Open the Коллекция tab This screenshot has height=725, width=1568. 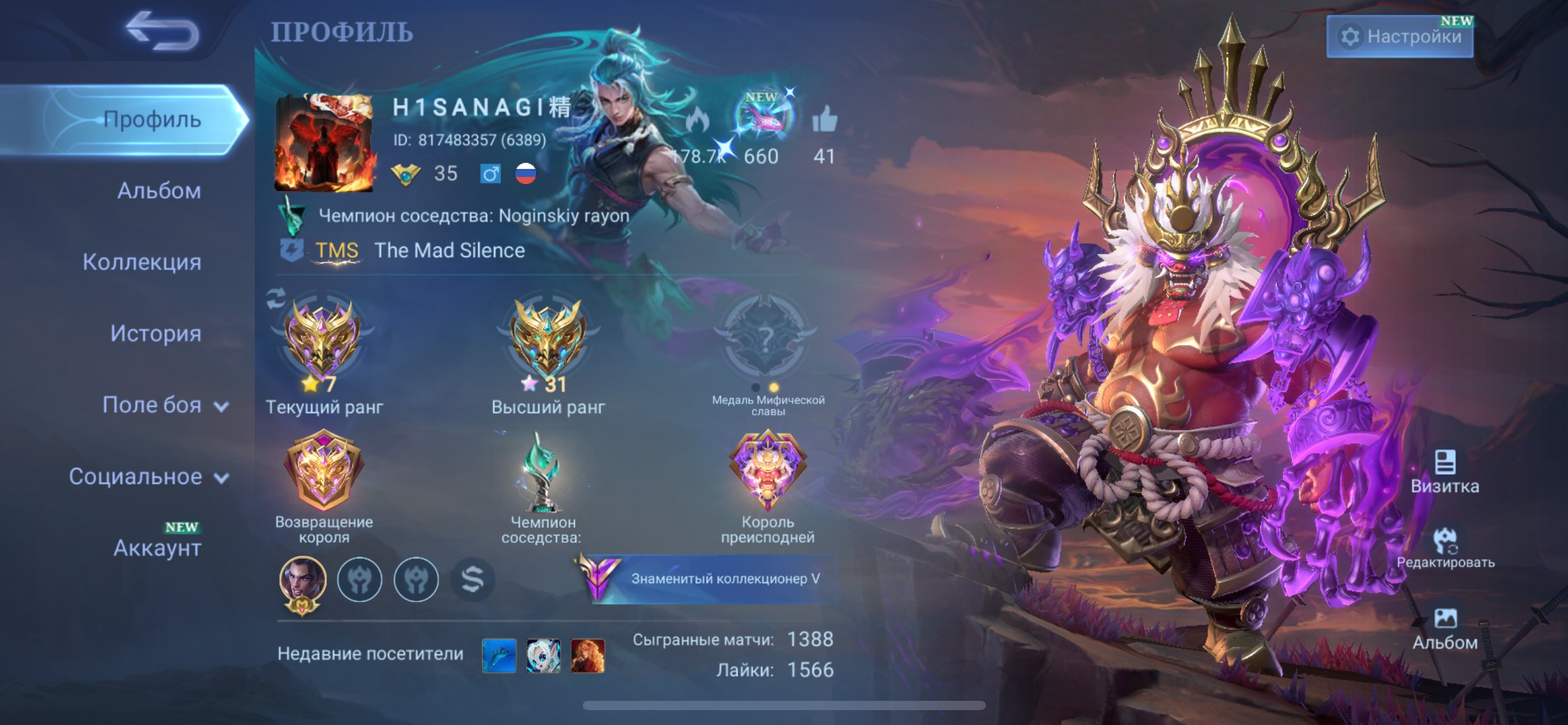coord(142,262)
